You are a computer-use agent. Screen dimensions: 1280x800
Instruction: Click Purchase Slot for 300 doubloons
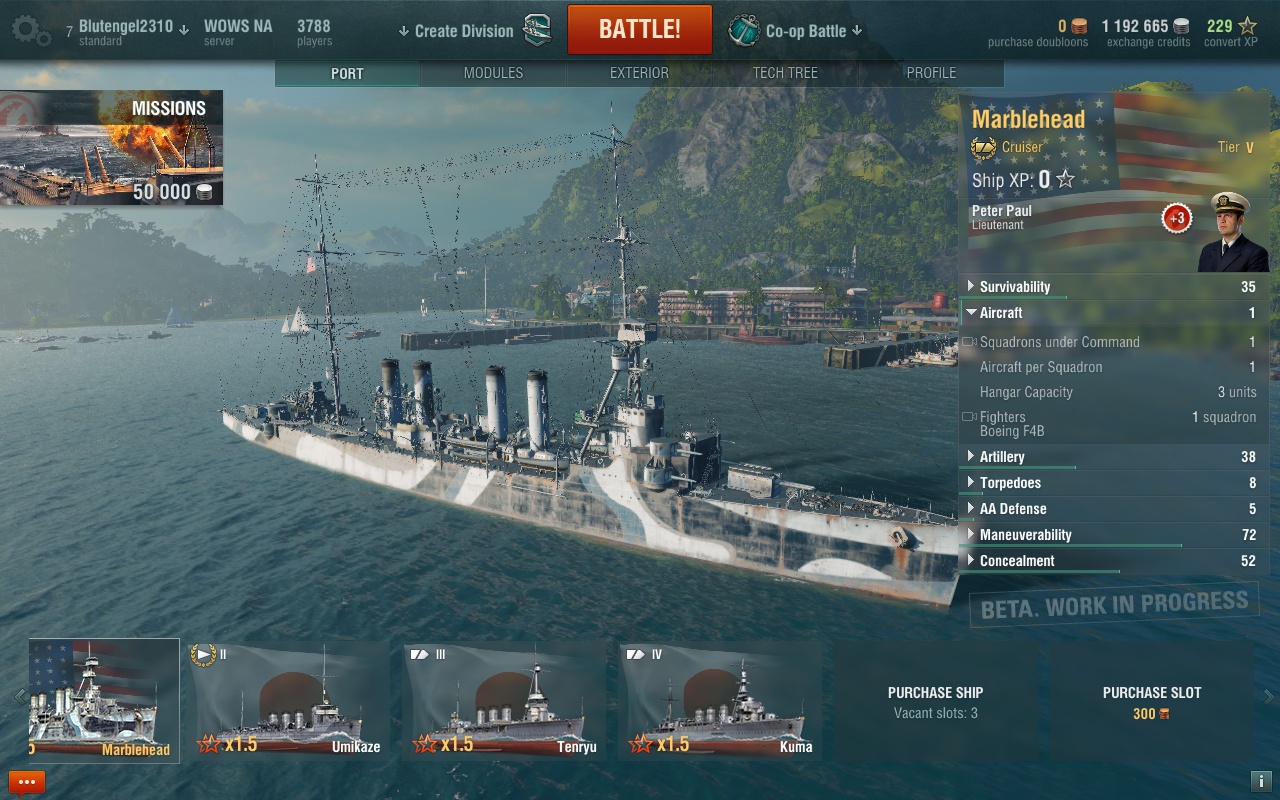[1151, 702]
